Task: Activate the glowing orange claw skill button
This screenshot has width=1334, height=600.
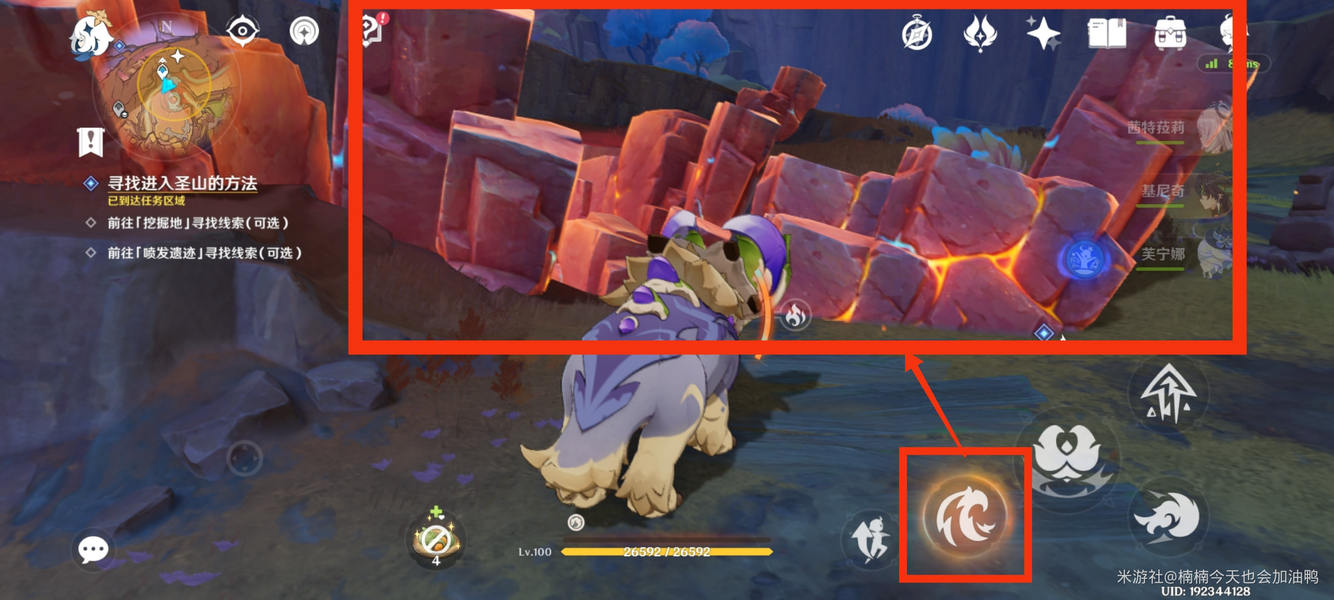Action: click(965, 516)
